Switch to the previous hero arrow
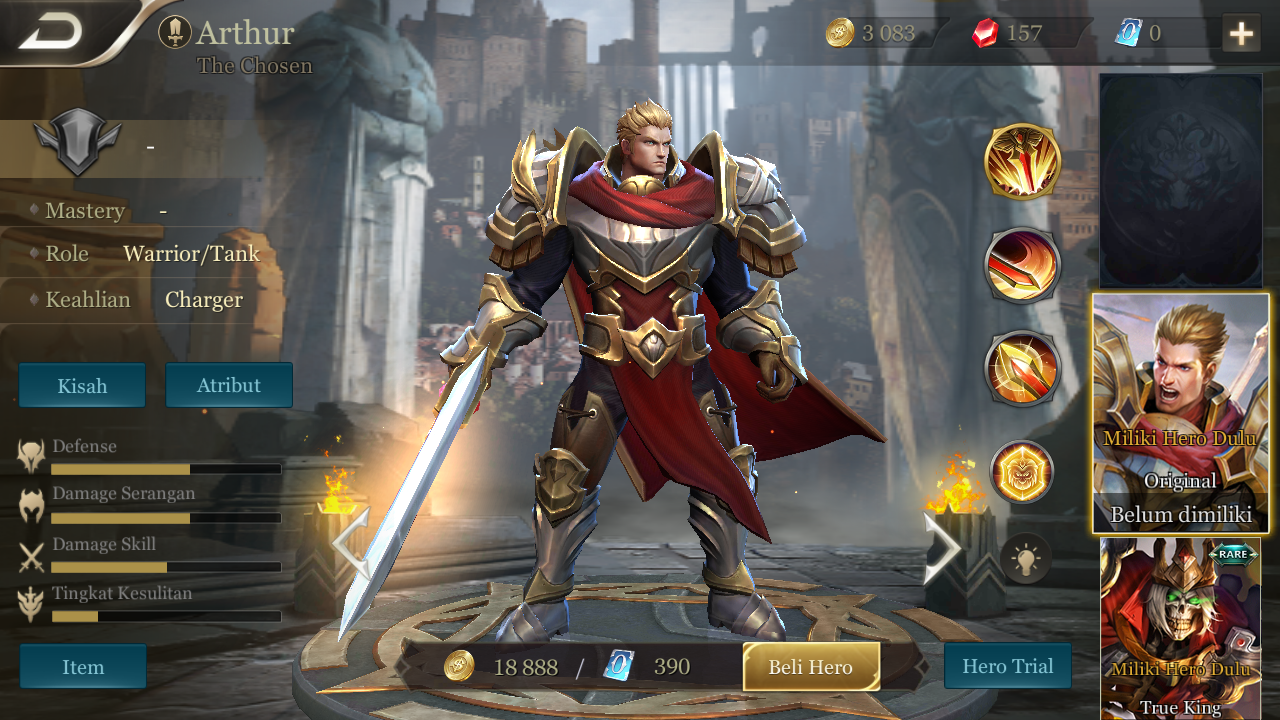This screenshot has width=1280, height=720. 350,546
